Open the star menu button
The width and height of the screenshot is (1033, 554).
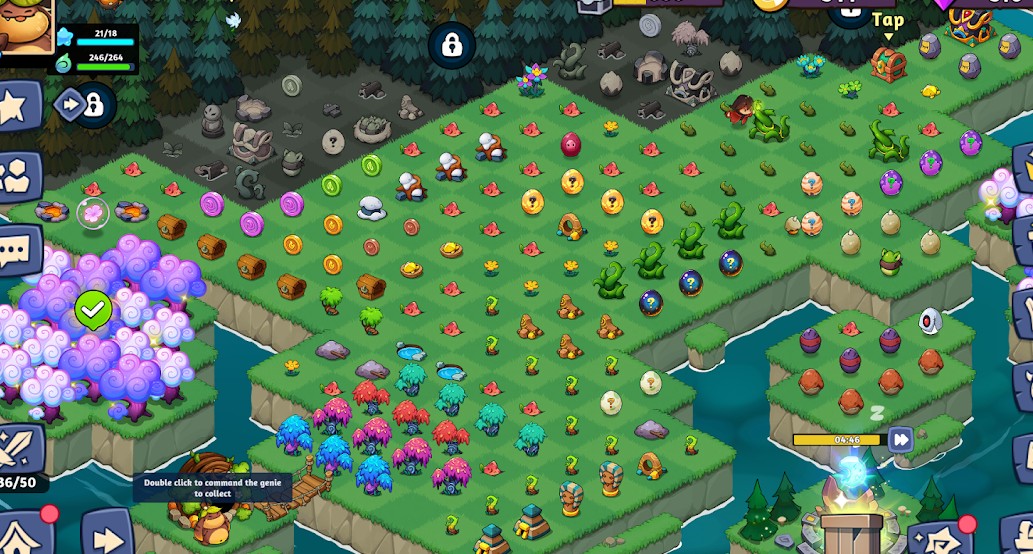[x=17, y=107]
